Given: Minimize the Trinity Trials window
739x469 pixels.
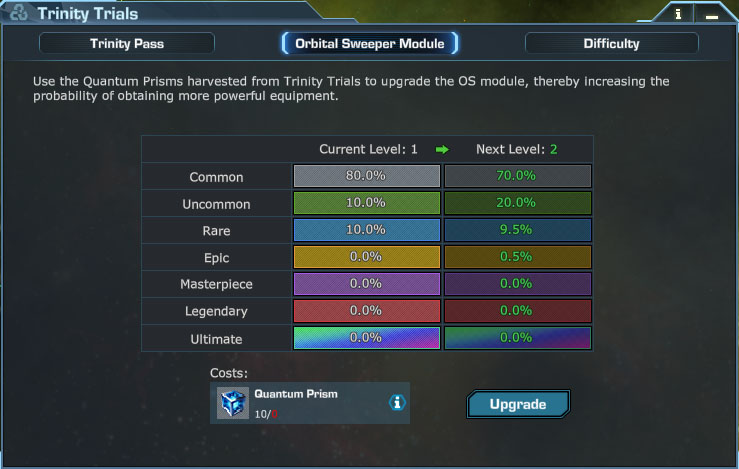Looking at the screenshot, I should 710,14.
